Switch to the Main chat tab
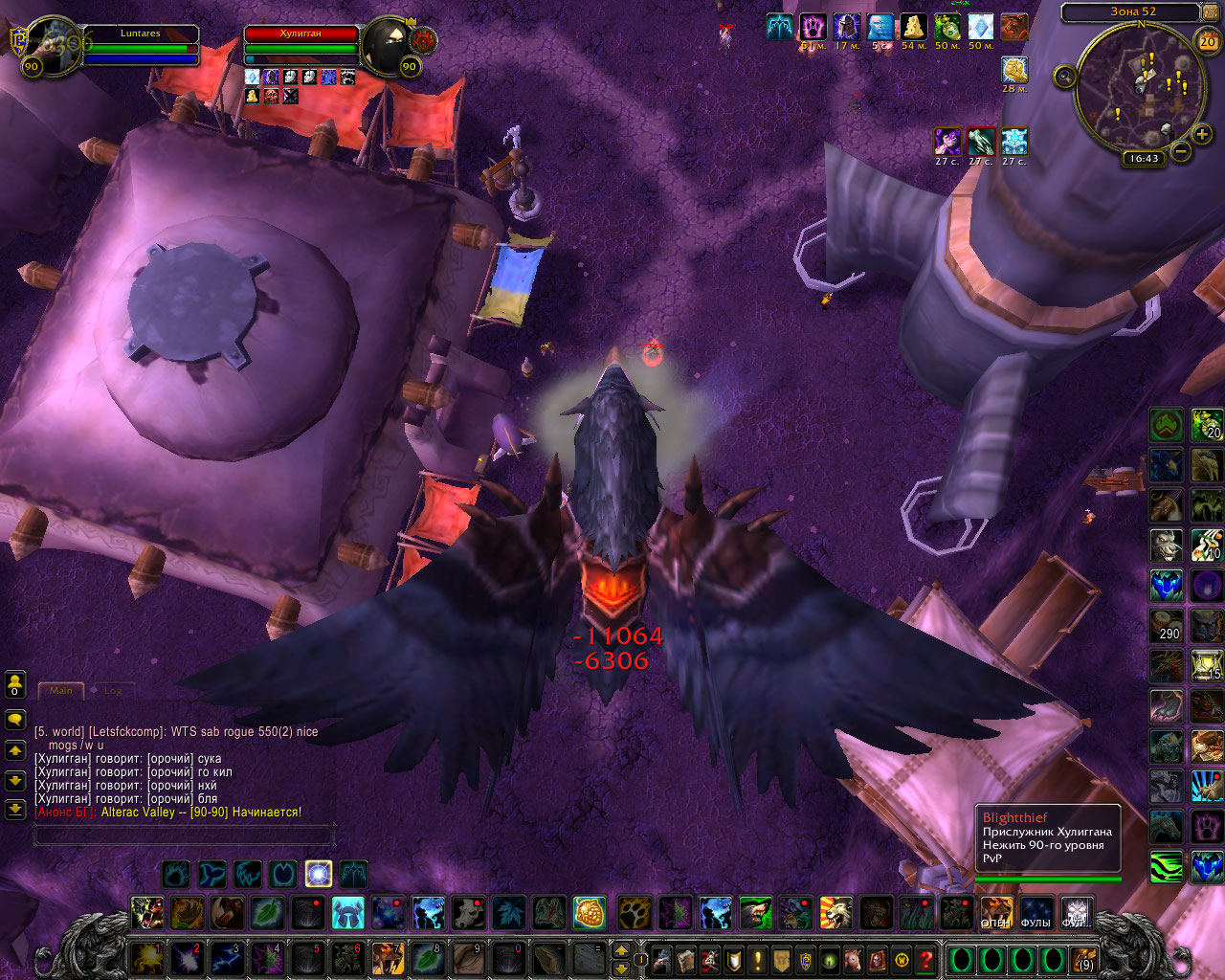1225x980 pixels. click(x=61, y=690)
